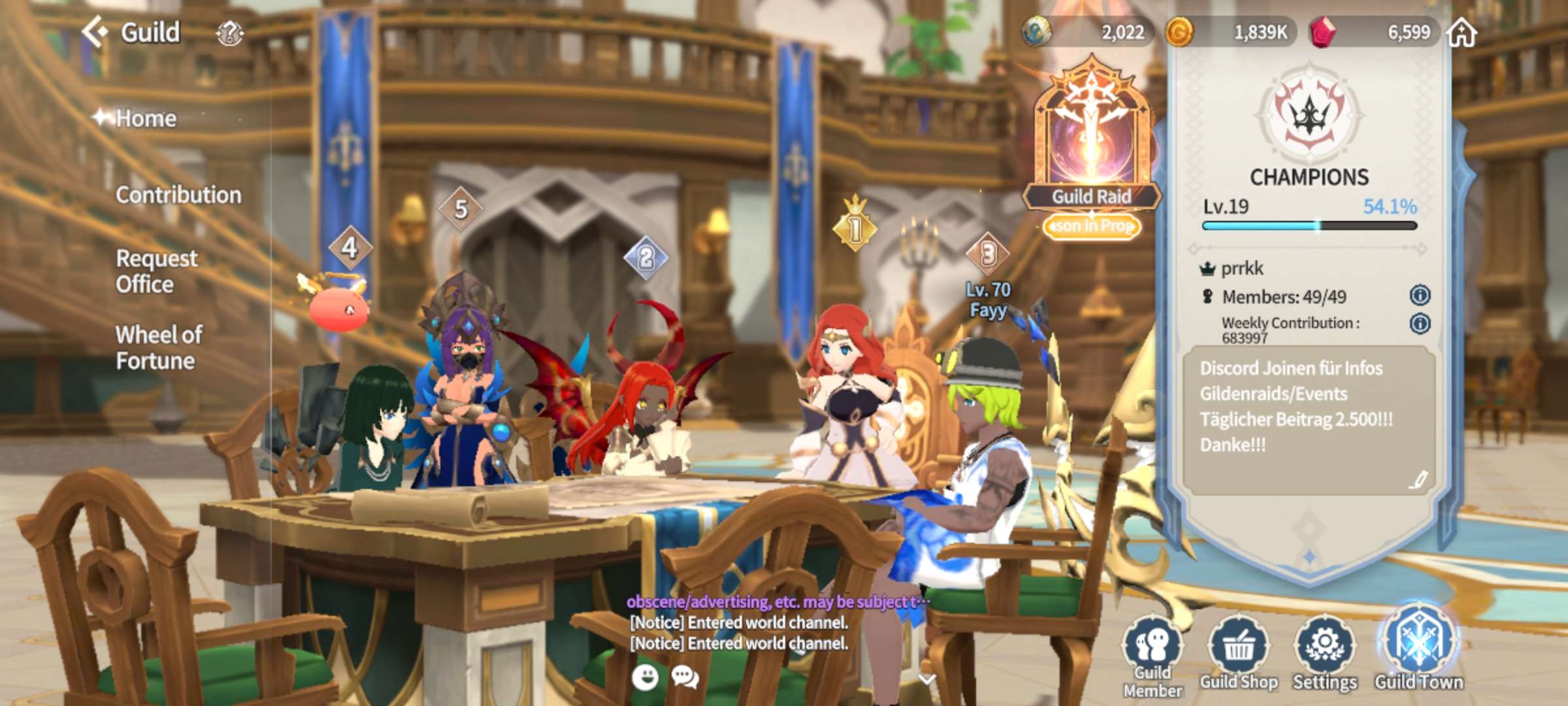The height and width of the screenshot is (706, 1568).
Task: Show info about guild Members count
Action: tap(1420, 295)
